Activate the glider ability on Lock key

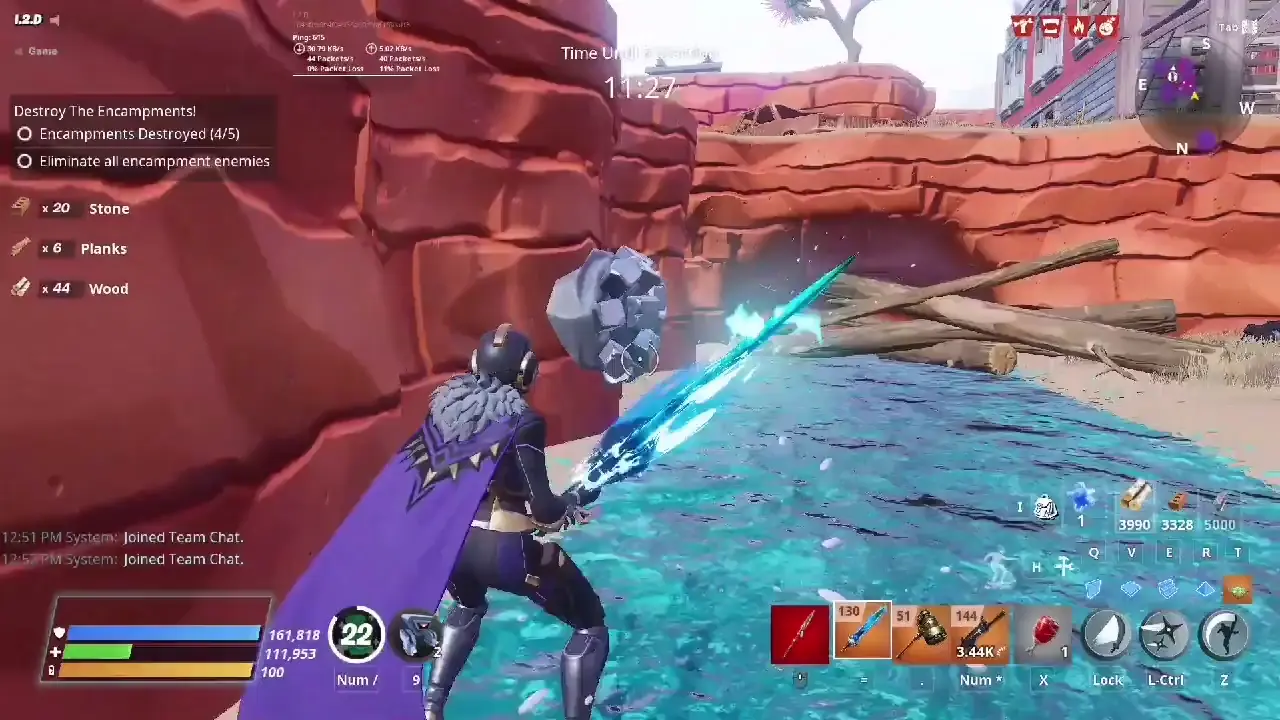1108,633
